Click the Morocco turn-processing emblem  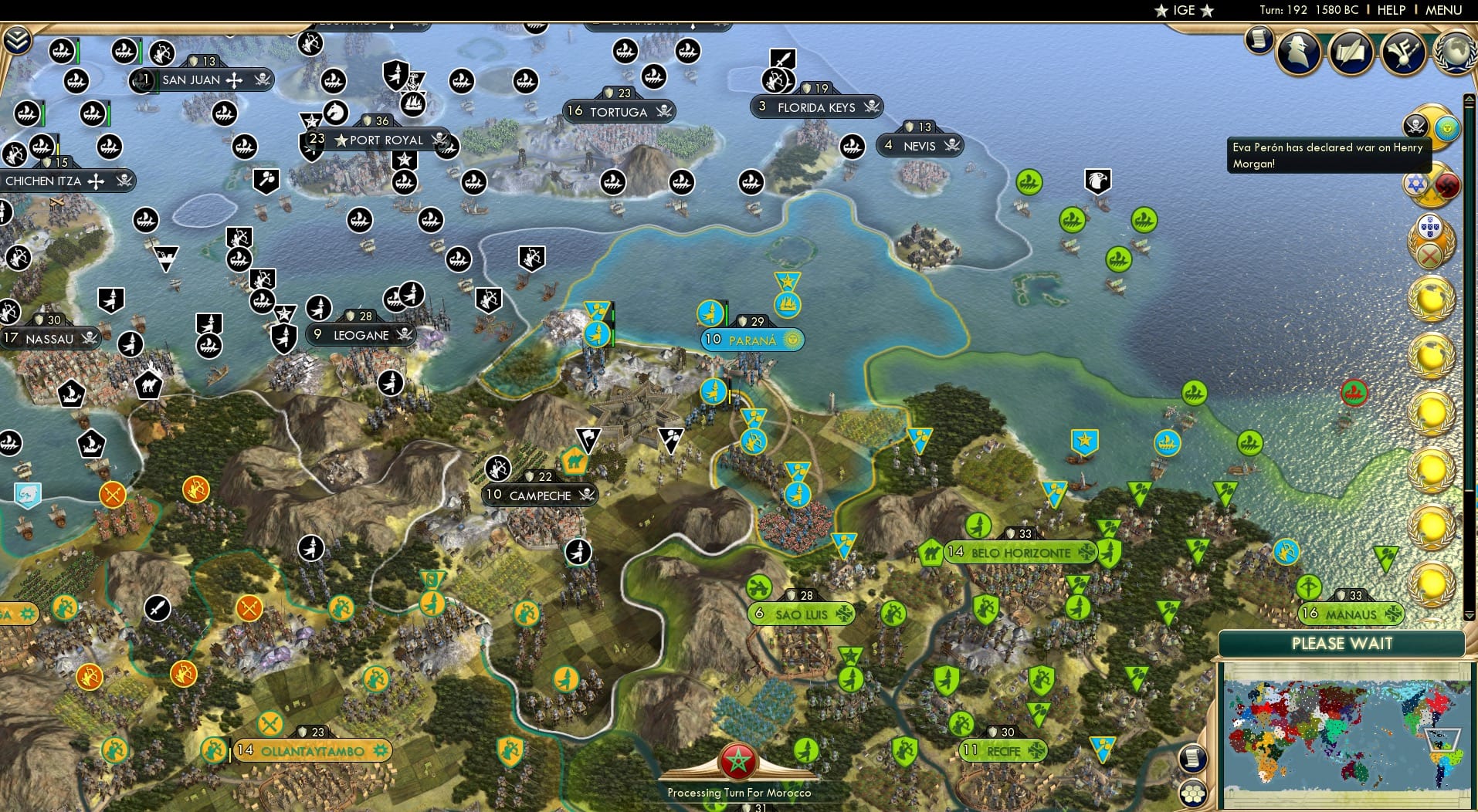(738, 760)
